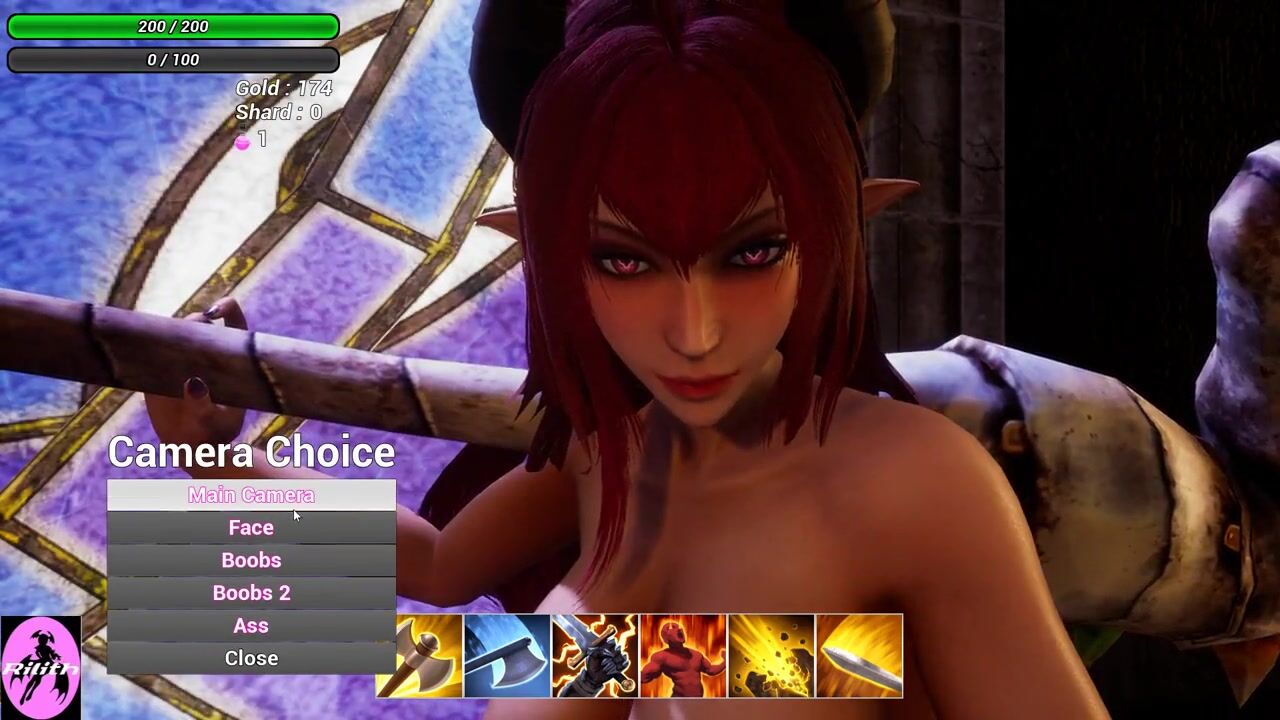The height and width of the screenshot is (720, 1280).
Task: Switch to the Face camera
Action: pos(251,528)
